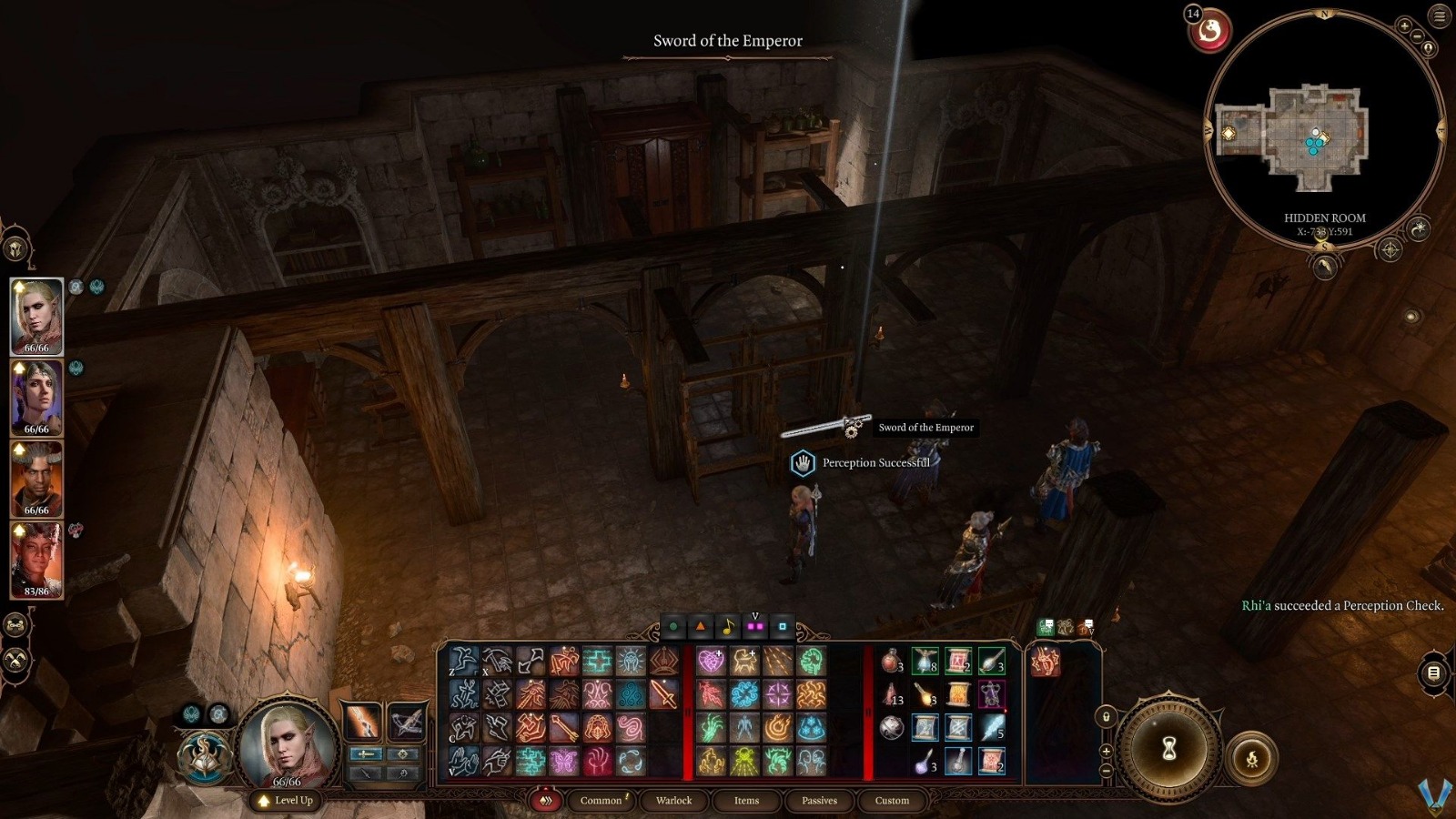Open the Passives tab

pos(819,801)
